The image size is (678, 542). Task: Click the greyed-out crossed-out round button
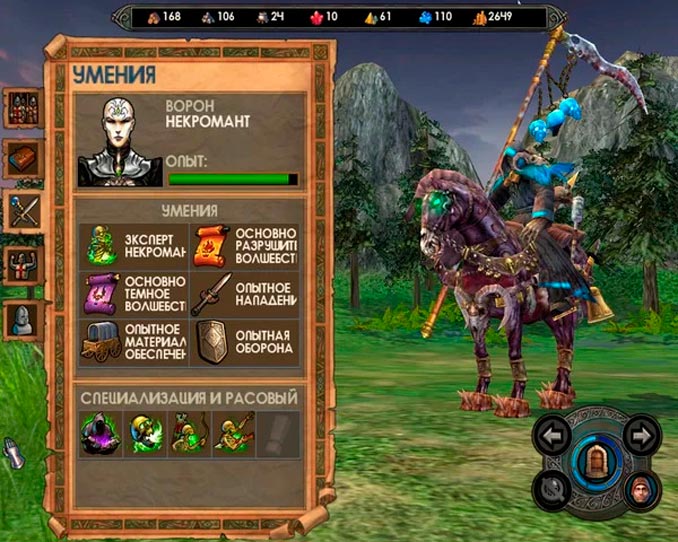tap(552, 489)
